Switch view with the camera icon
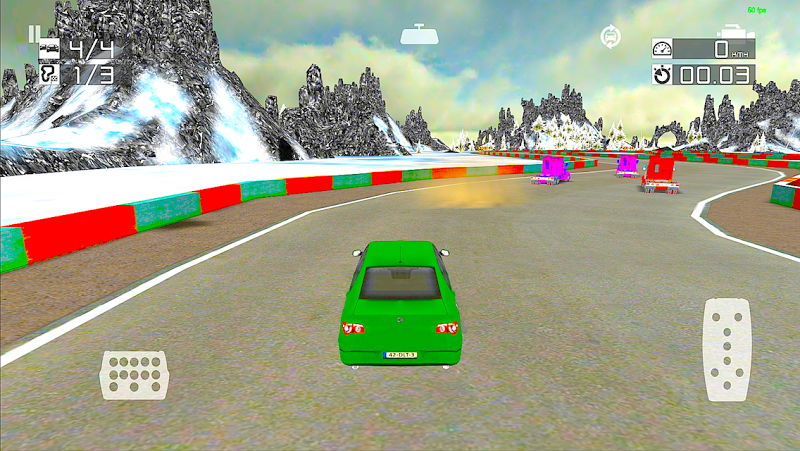Viewport: 800px width, 451px height. 736,32
